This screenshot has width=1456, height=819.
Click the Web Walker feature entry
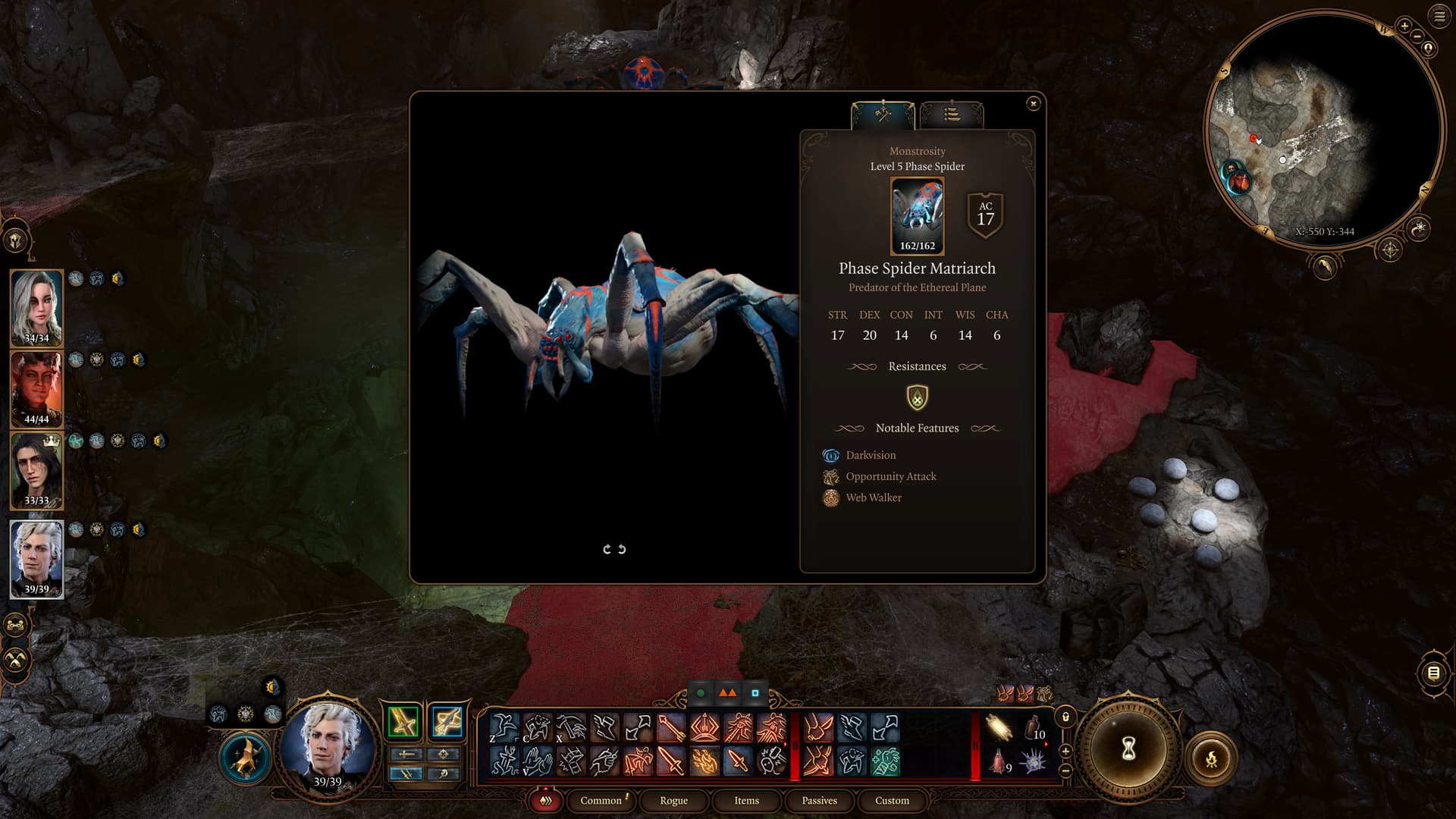pyautogui.click(x=873, y=497)
